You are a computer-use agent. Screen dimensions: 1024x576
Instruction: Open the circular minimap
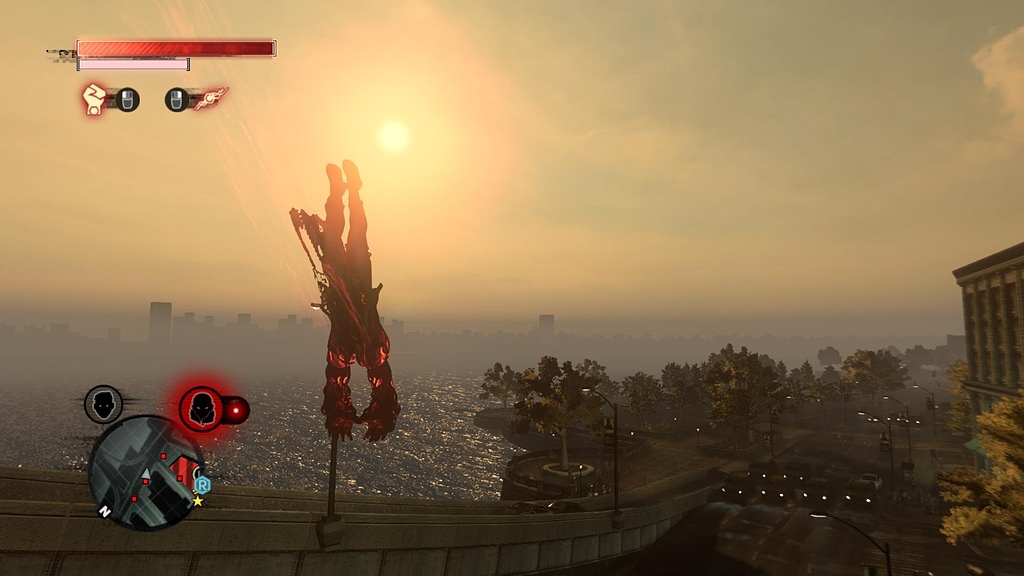[145, 472]
